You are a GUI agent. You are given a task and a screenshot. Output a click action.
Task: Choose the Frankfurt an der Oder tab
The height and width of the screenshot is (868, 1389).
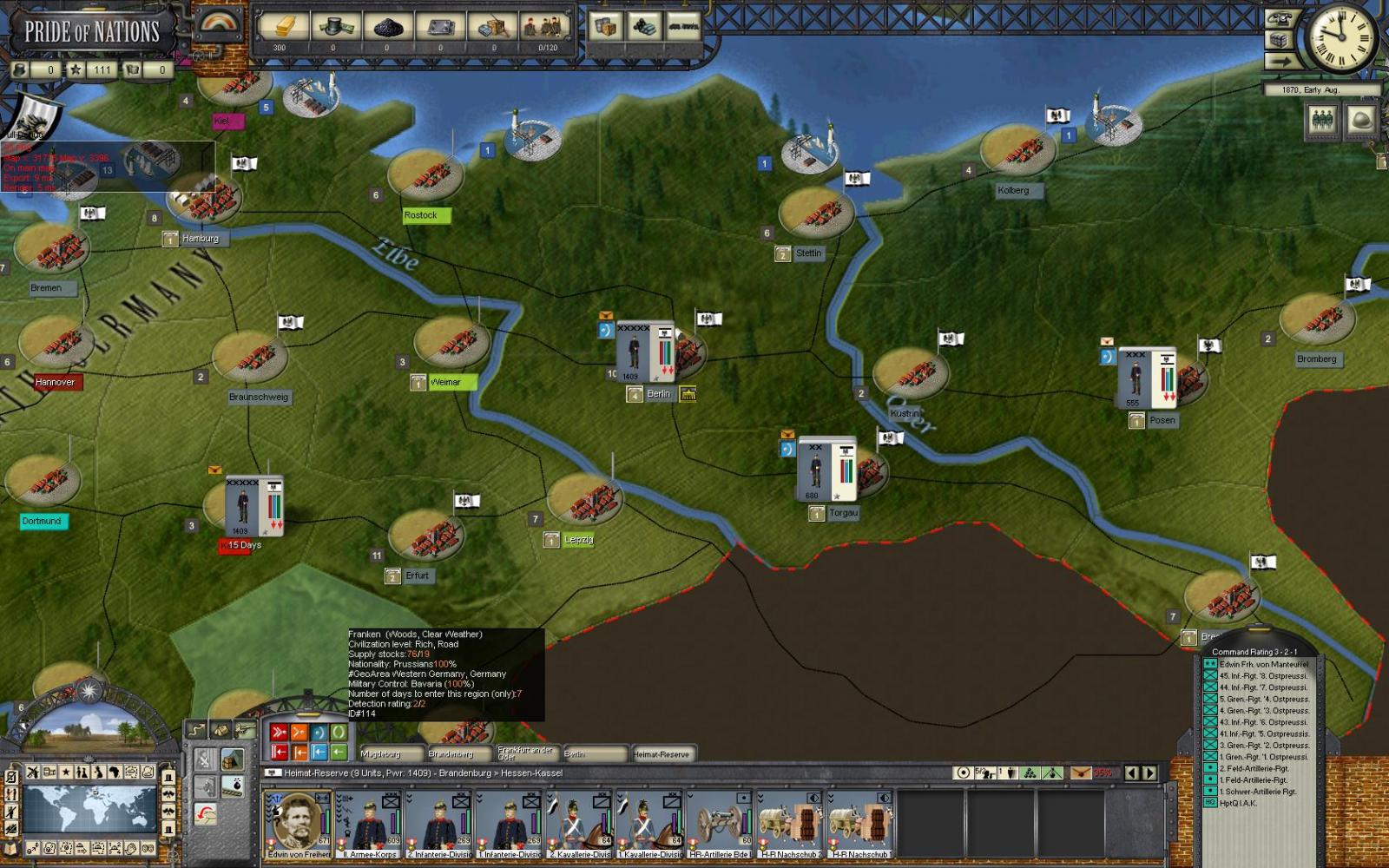(x=526, y=754)
